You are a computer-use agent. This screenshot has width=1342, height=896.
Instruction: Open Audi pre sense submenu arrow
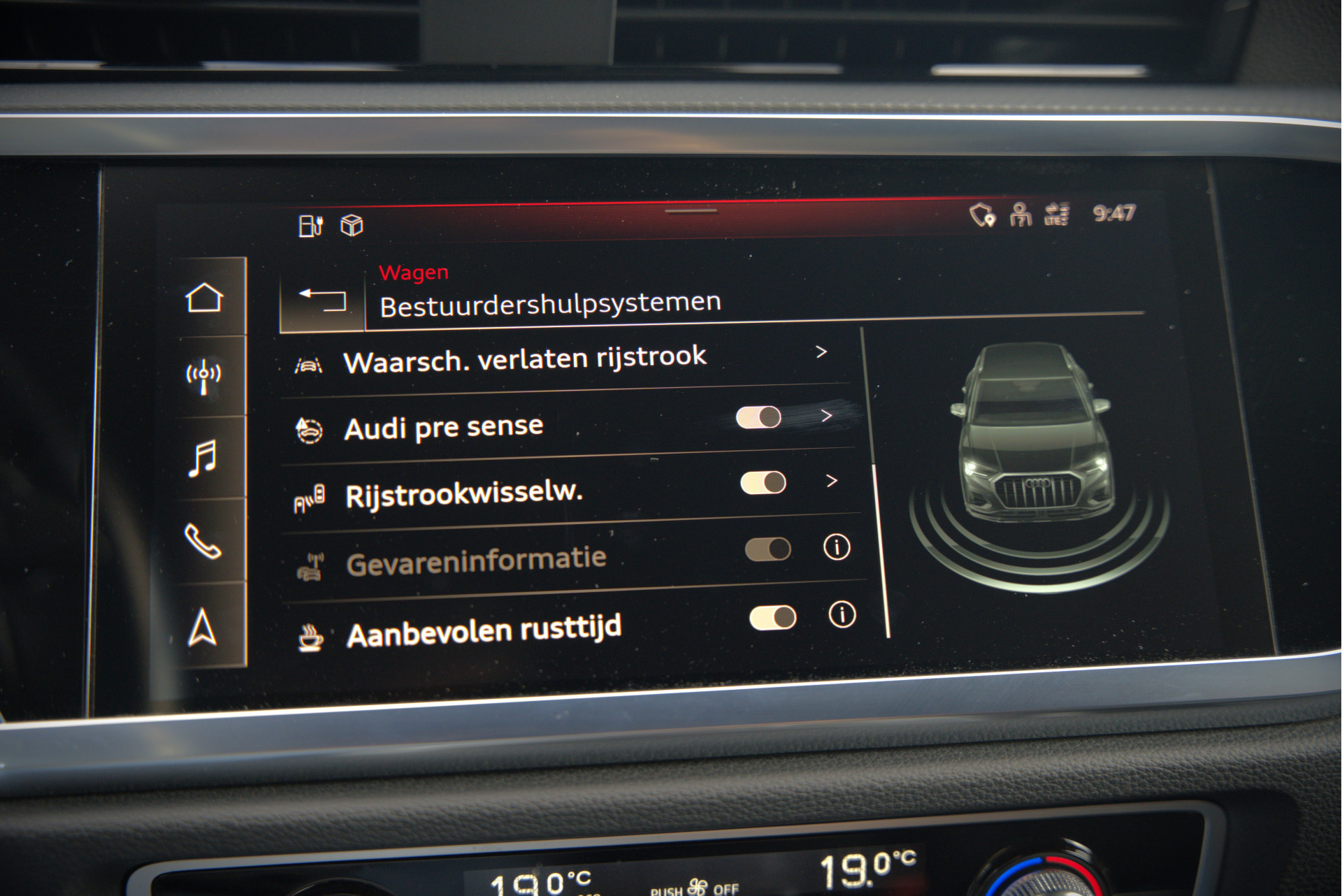[x=827, y=416]
